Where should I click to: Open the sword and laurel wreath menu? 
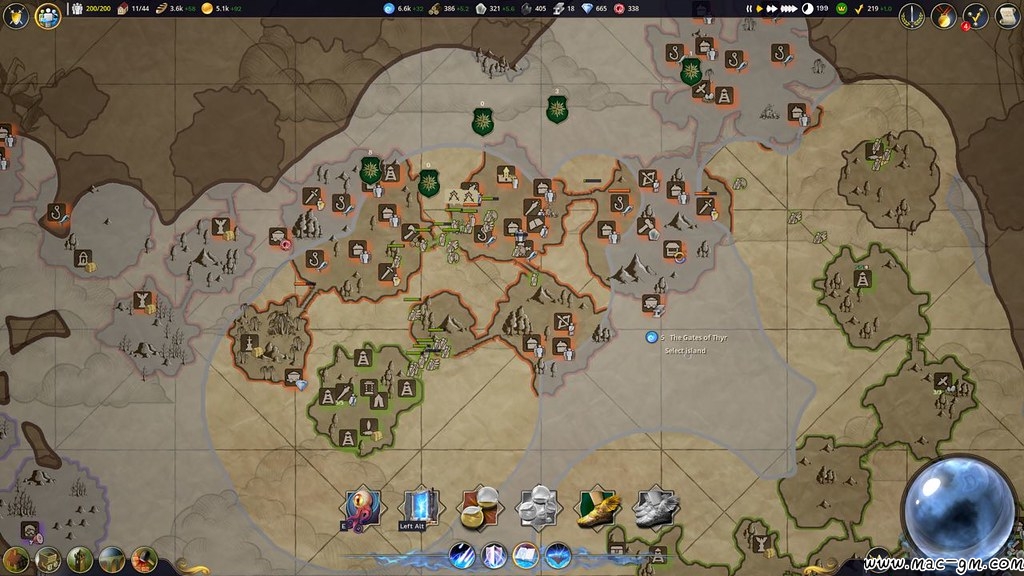(x=911, y=15)
